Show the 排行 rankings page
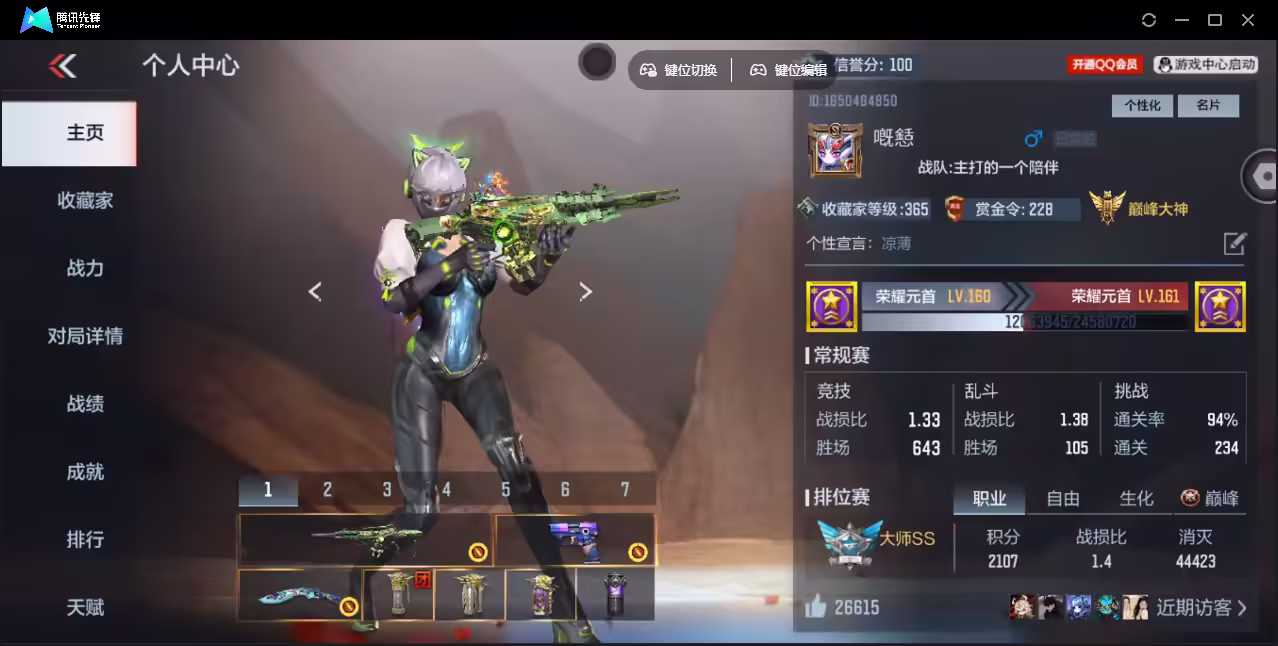The height and width of the screenshot is (646, 1278). (x=85, y=540)
